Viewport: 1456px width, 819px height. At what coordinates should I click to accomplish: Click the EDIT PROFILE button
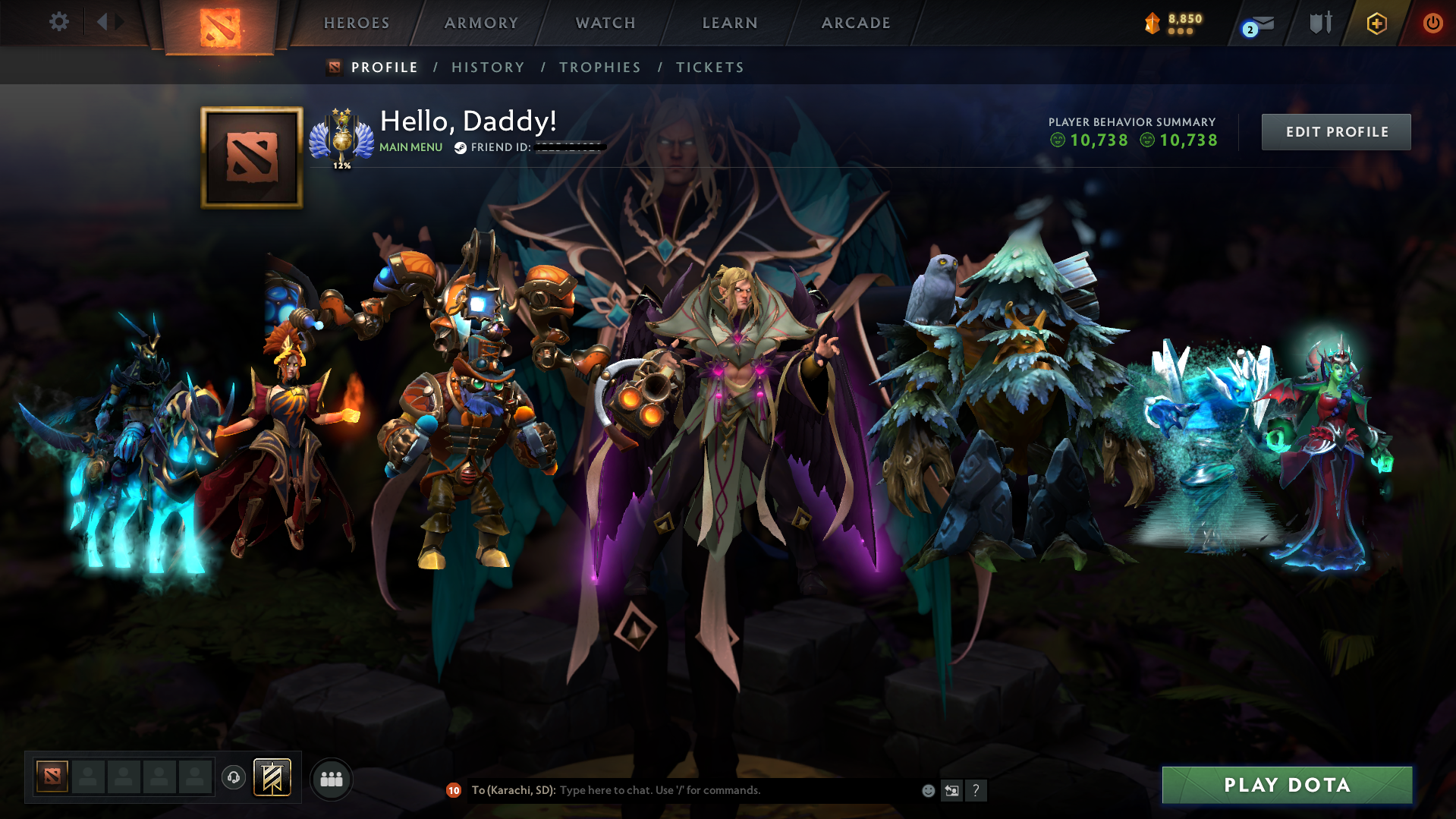(1335, 131)
